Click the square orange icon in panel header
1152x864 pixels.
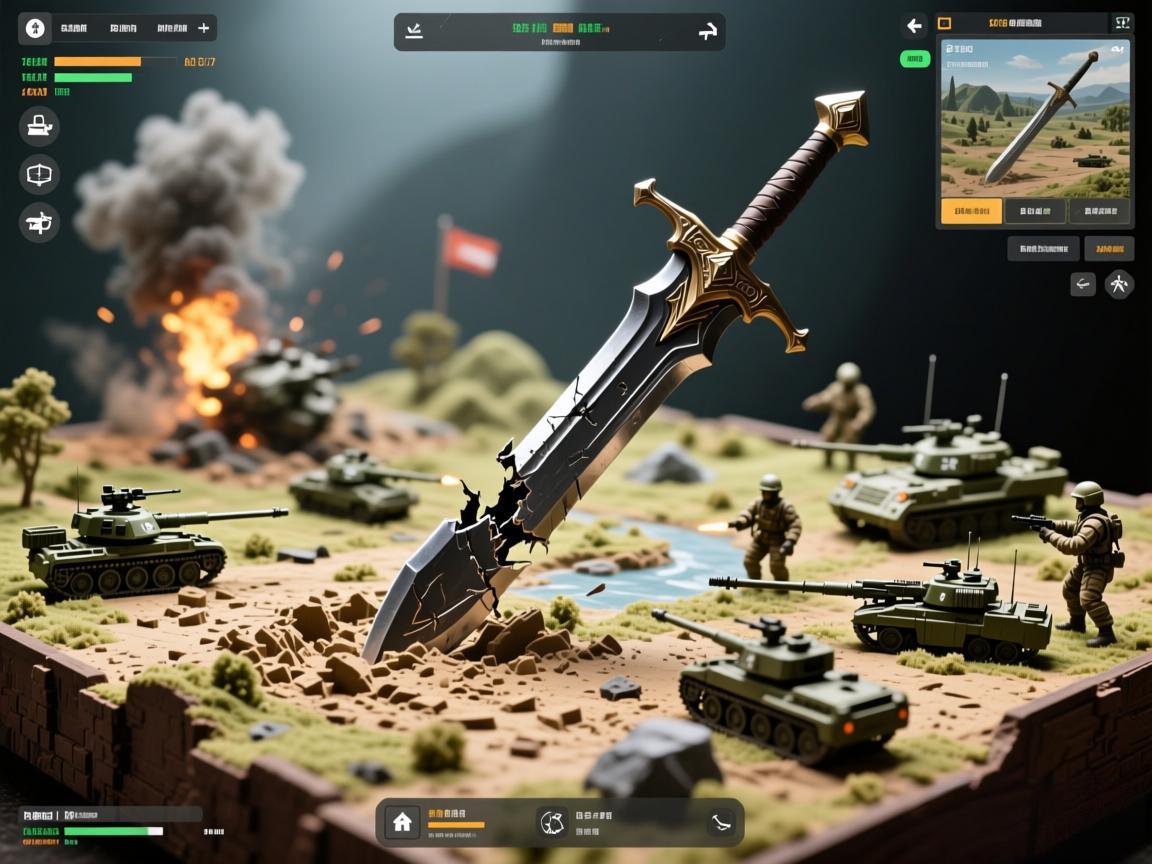click(x=945, y=23)
